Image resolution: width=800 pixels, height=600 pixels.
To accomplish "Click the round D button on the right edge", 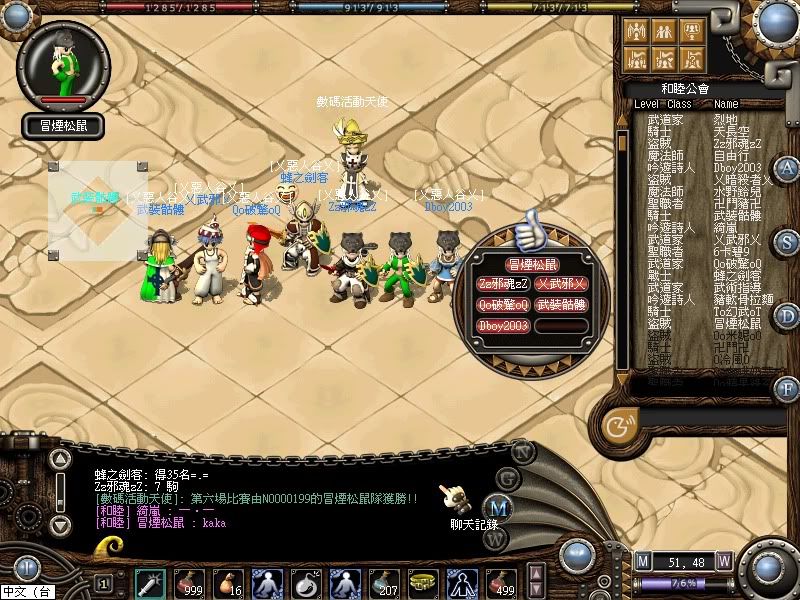I will [x=788, y=316].
